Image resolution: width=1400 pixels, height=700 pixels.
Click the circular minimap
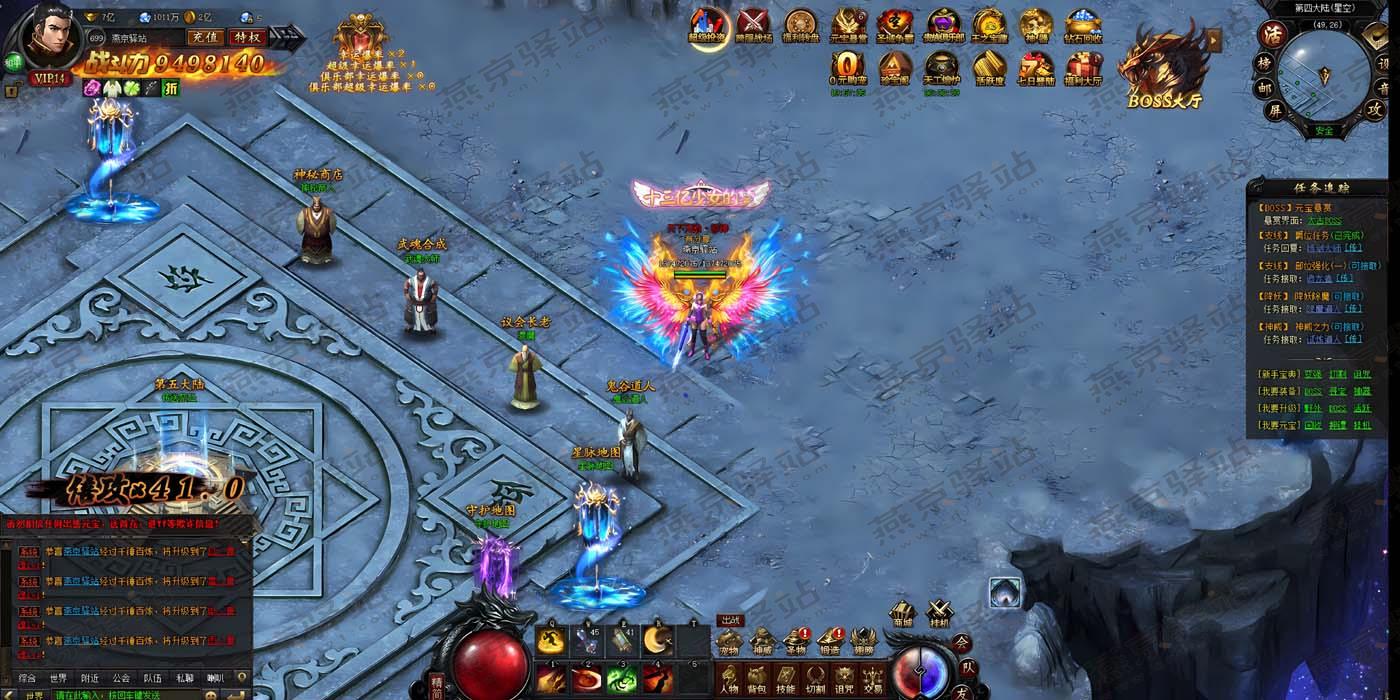pos(1324,76)
